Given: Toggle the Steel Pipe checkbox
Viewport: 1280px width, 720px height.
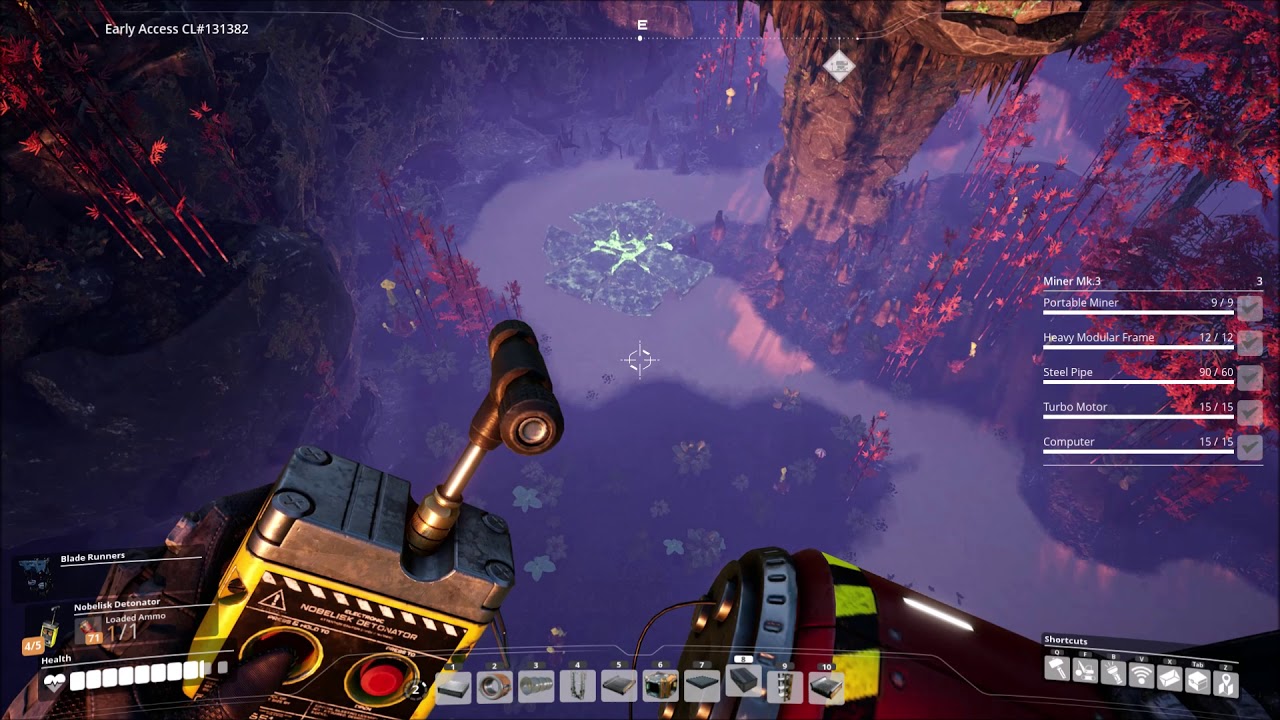Looking at the screenshot, I should [1249, 377].
